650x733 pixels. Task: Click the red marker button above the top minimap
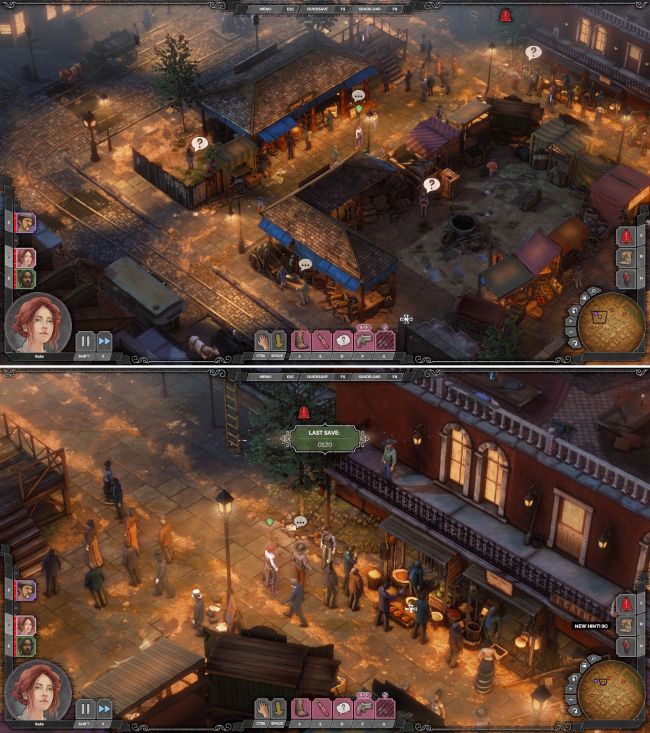click(x=626, y=276)
